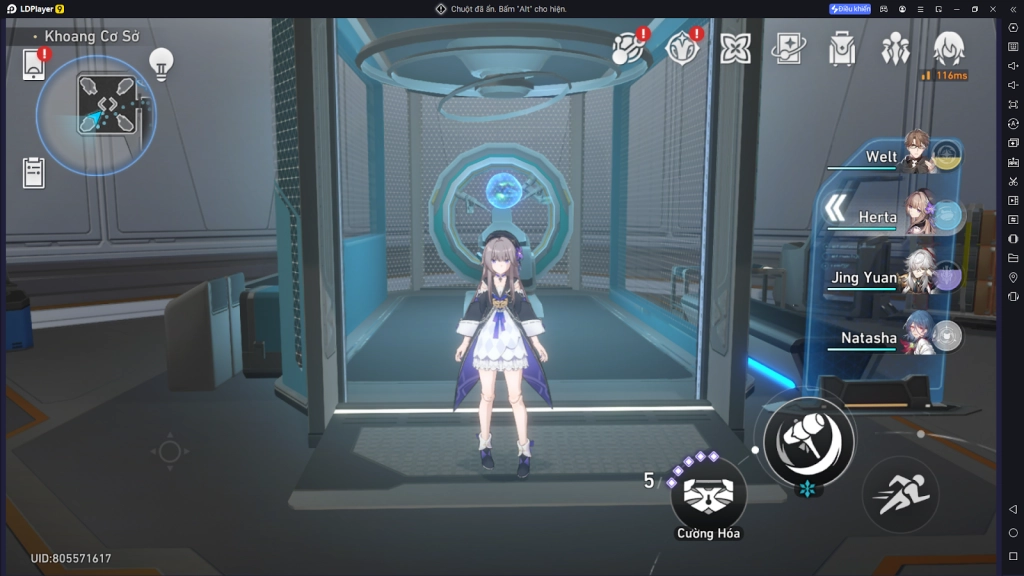
Task: Open the clipboard mission log icon
Action: (34, 172)
